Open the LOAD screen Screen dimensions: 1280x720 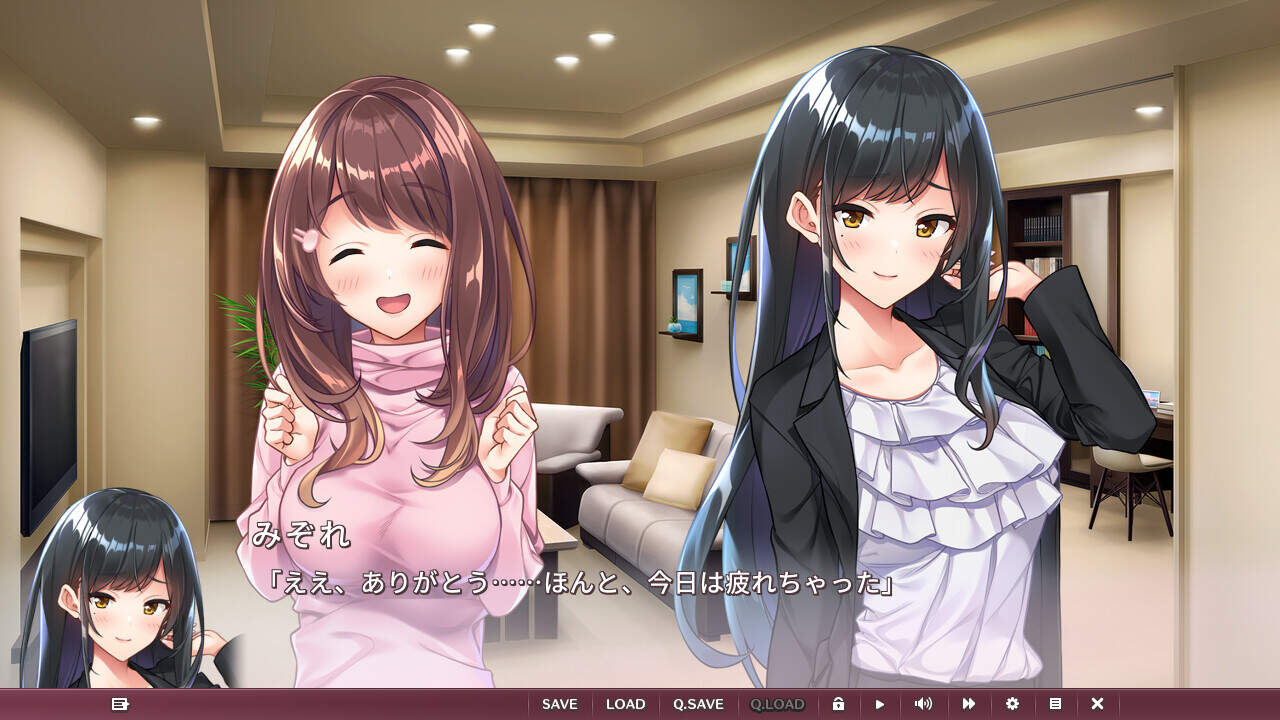(625, 704)
